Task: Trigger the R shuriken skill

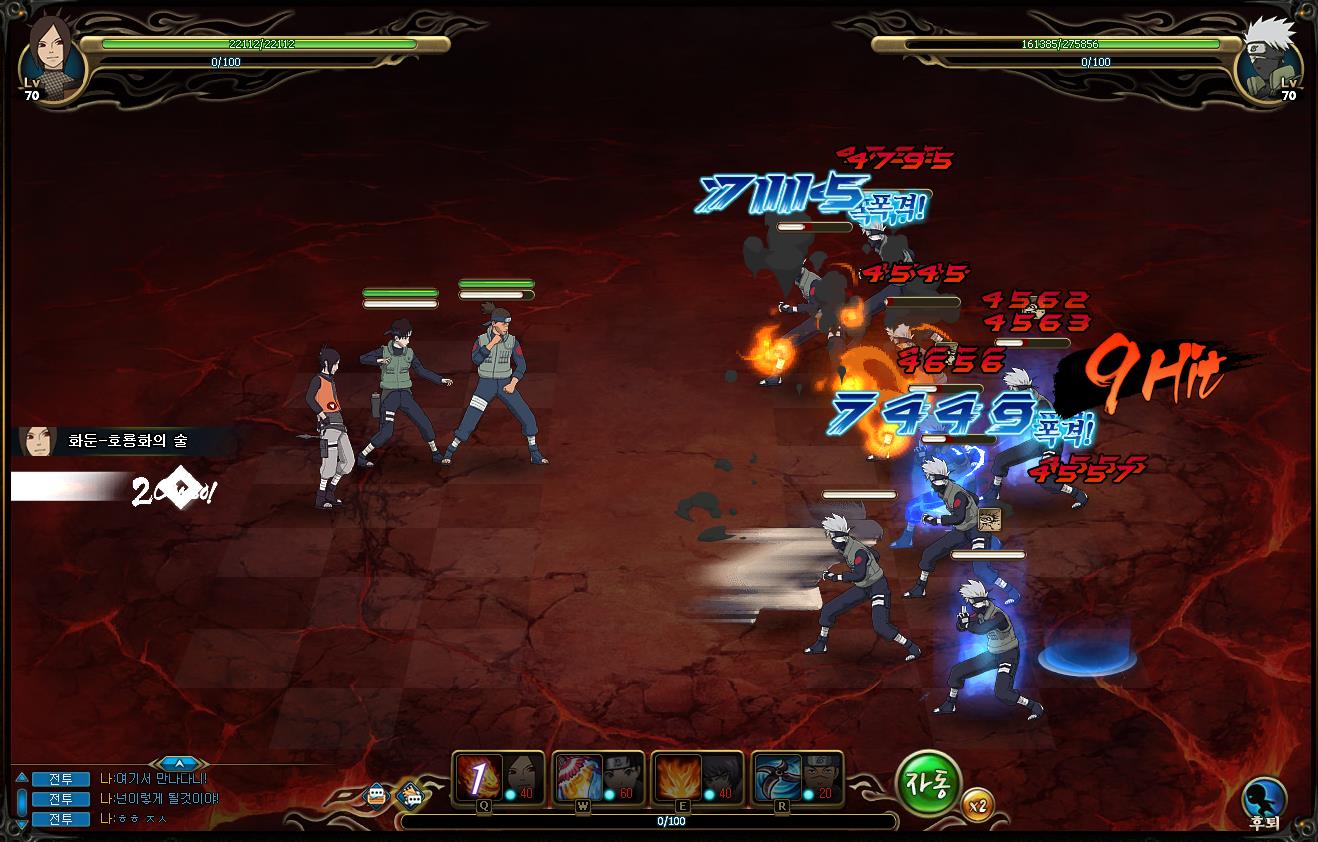Action: 778,778
